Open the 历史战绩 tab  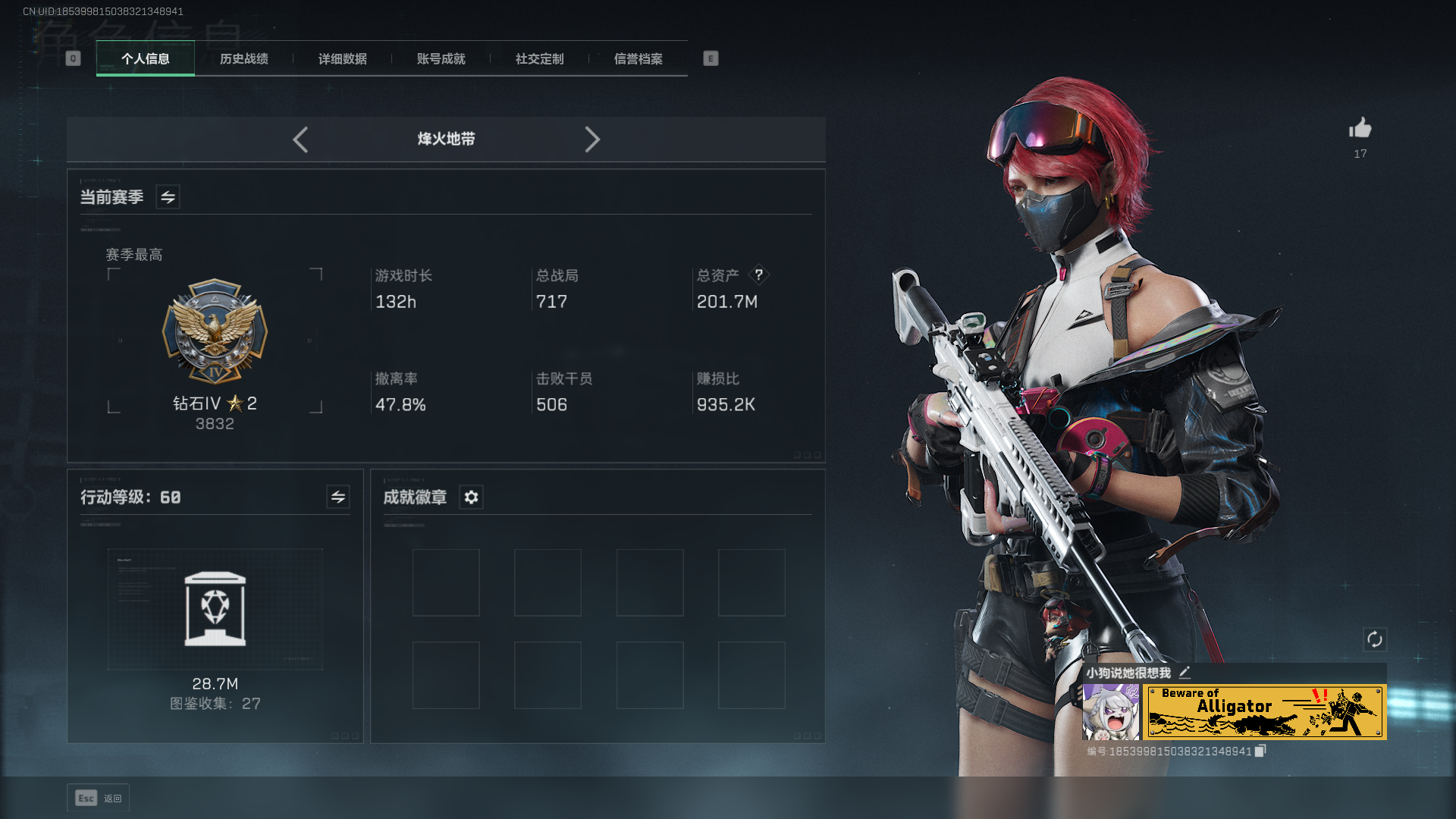pyautogui.click(x=244, y=58)
